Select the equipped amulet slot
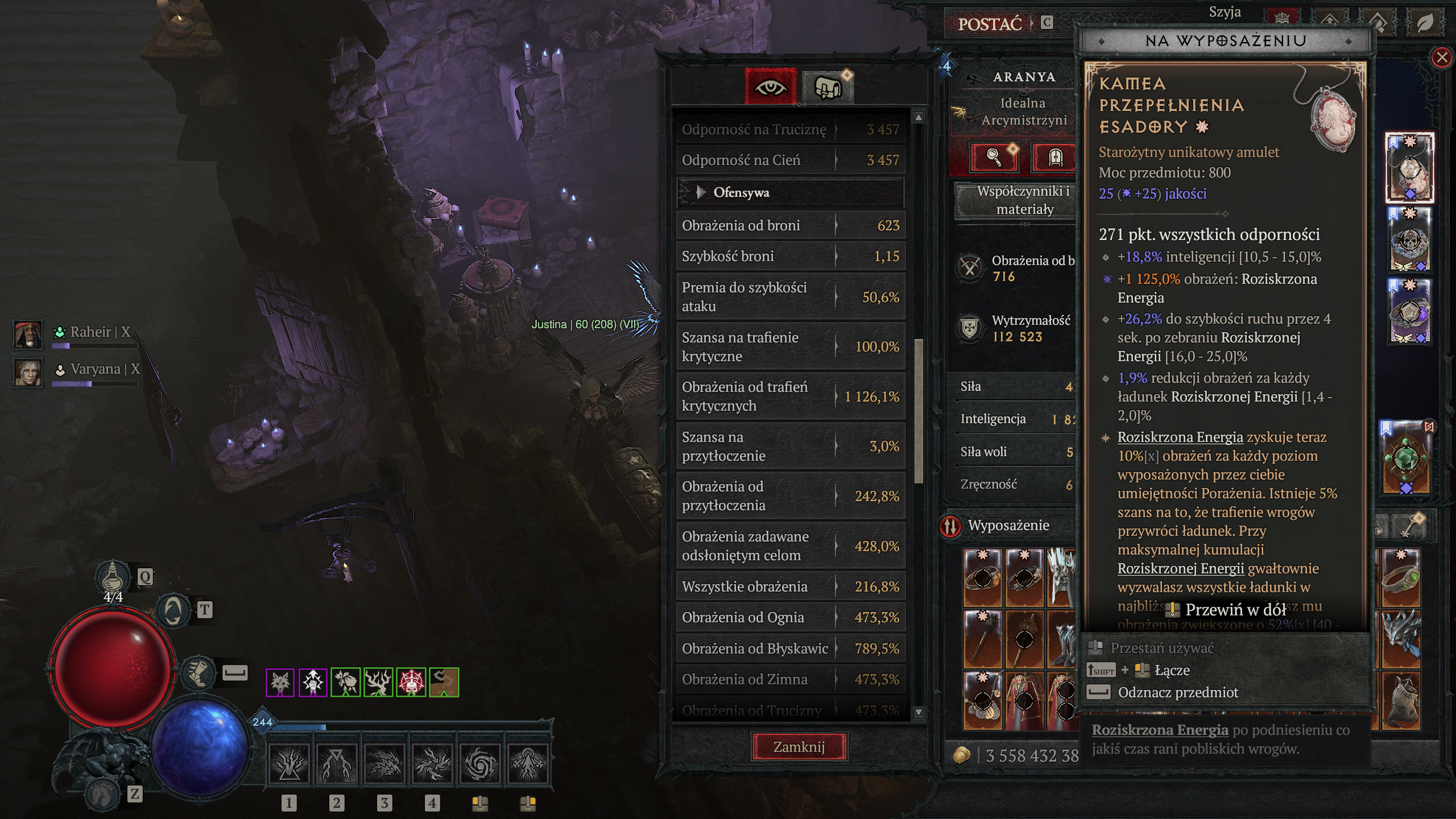1456x819 pixels. (1409, 168)
